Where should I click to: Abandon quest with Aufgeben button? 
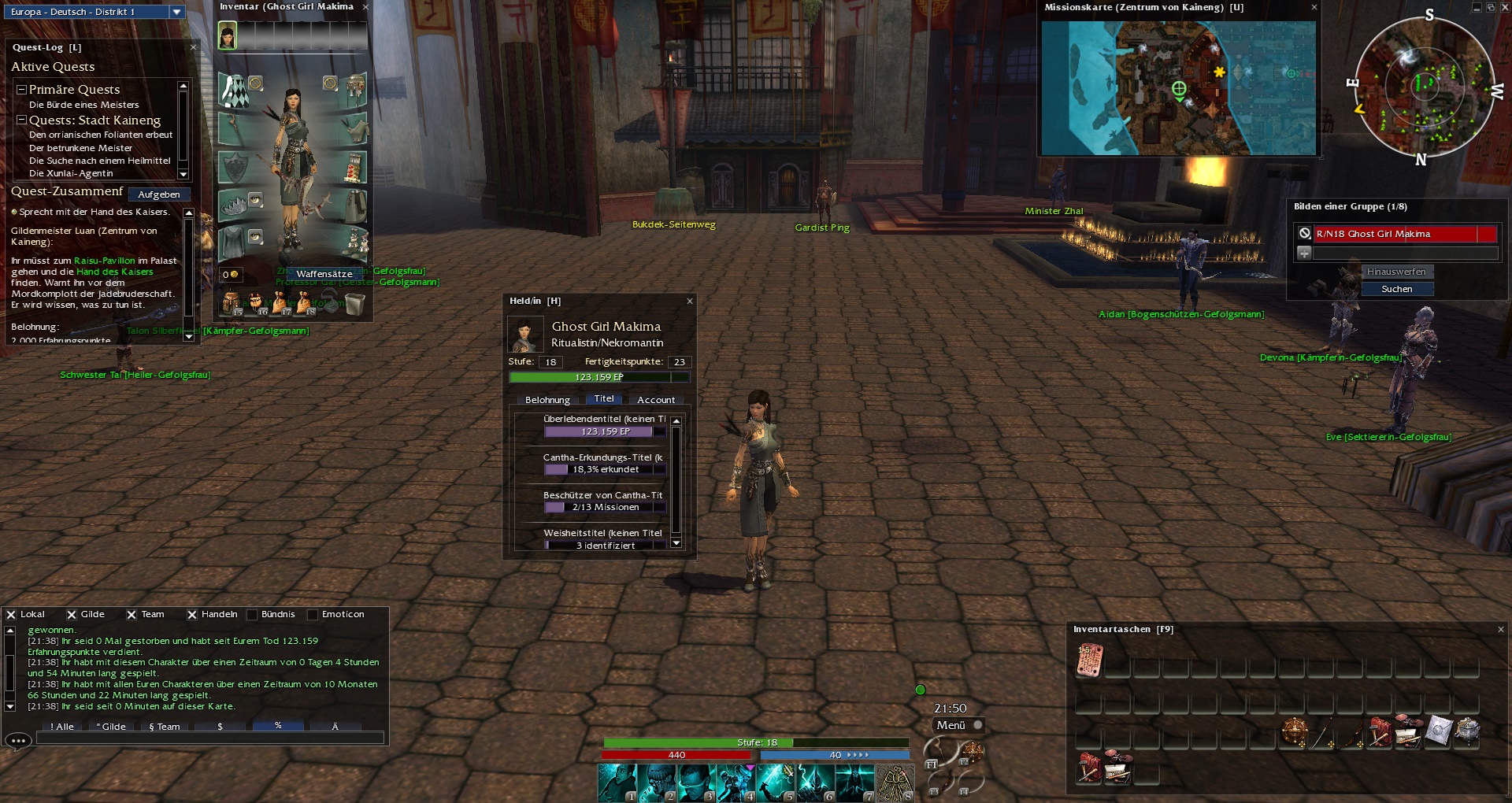[159, 194]
